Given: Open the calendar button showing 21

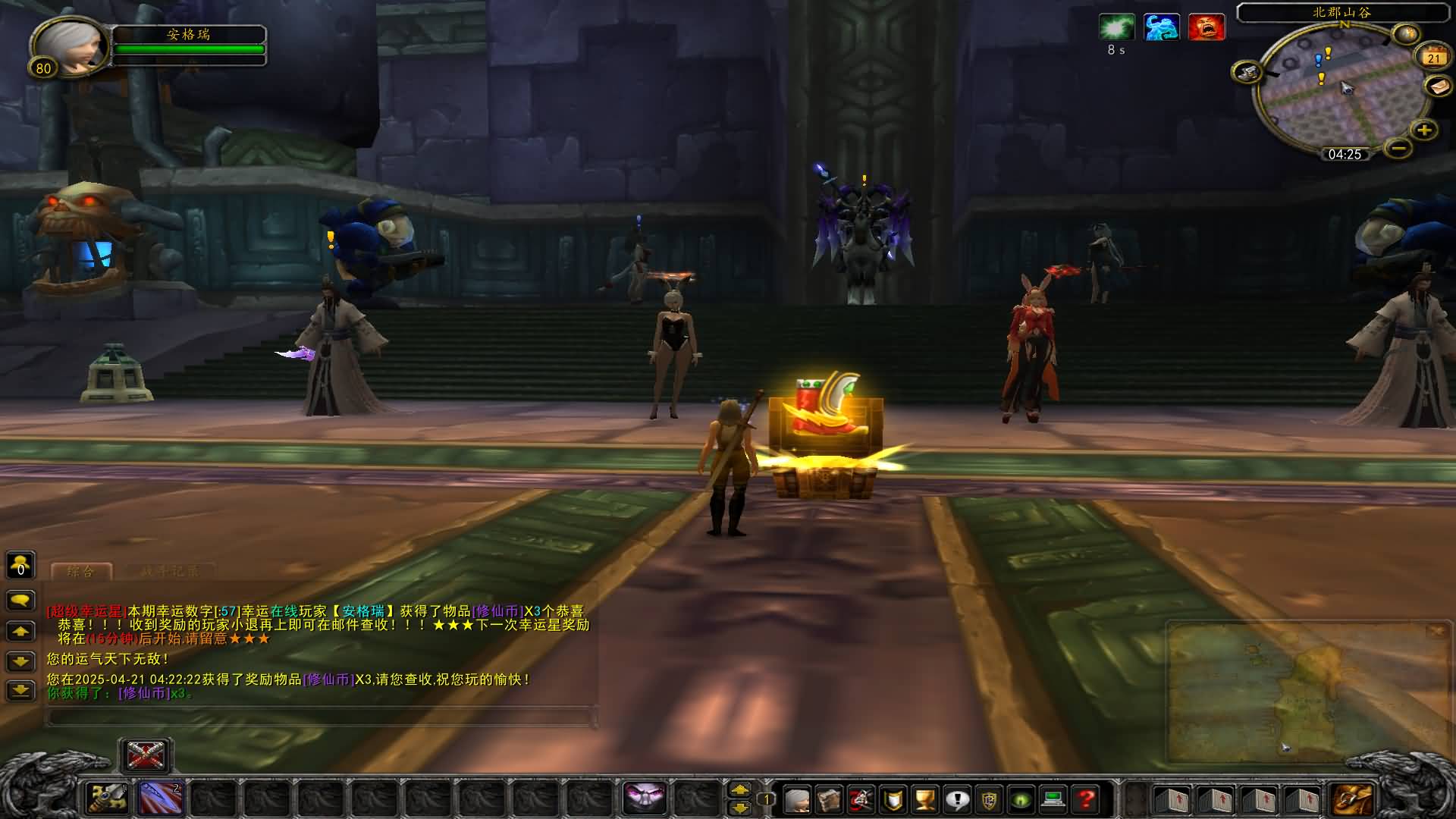Looking at the screenshot, I should coord(1432,58).
